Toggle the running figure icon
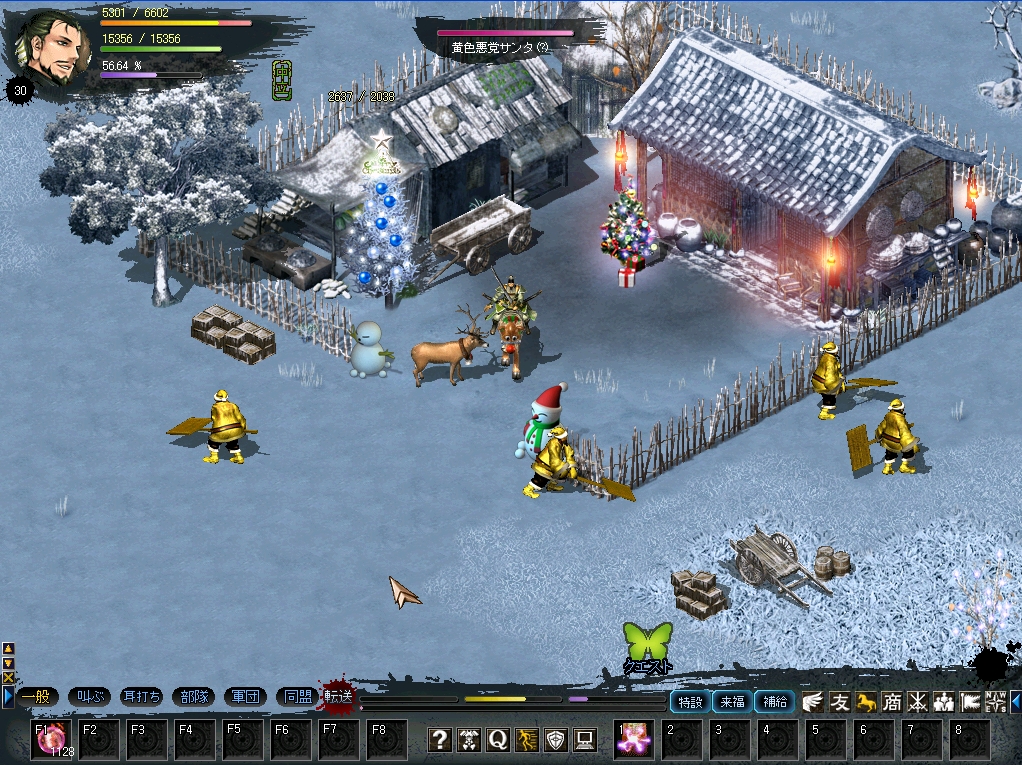This screenshot has width=1022, height=765. point(527,740)
